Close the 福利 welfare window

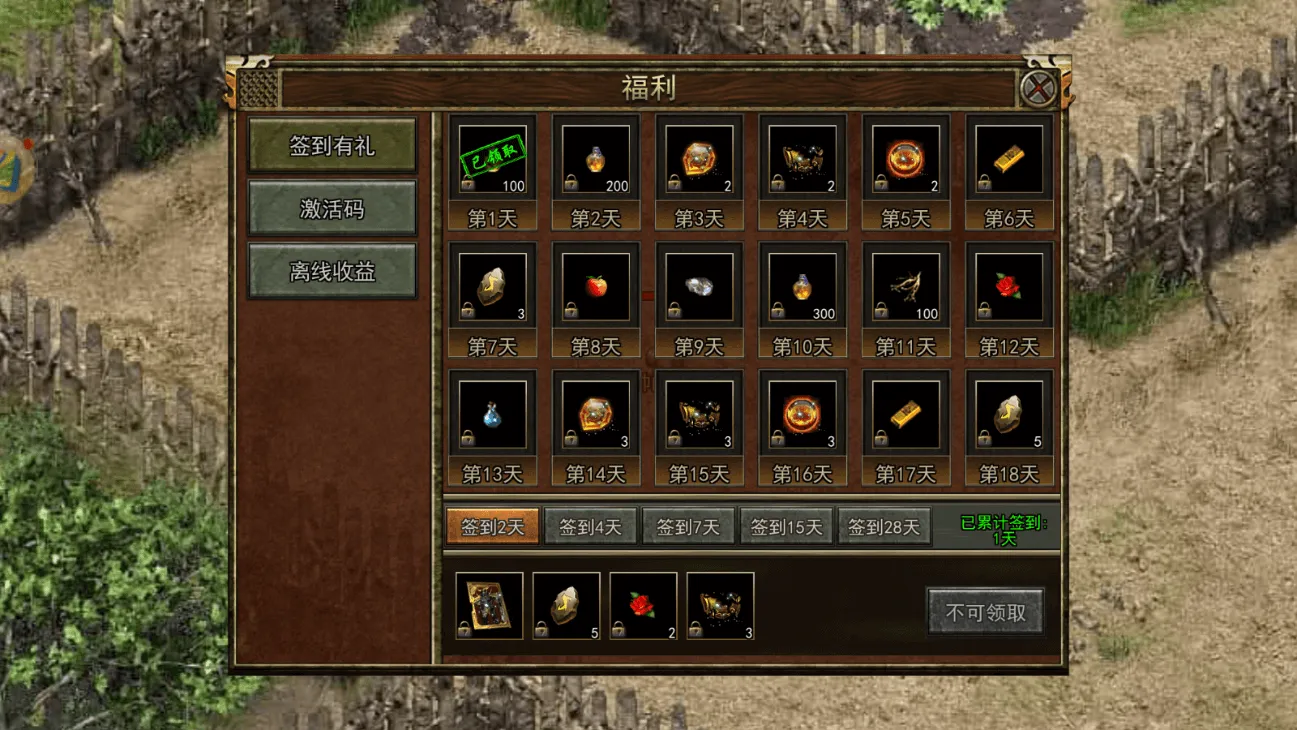(x=1039, y=89)
